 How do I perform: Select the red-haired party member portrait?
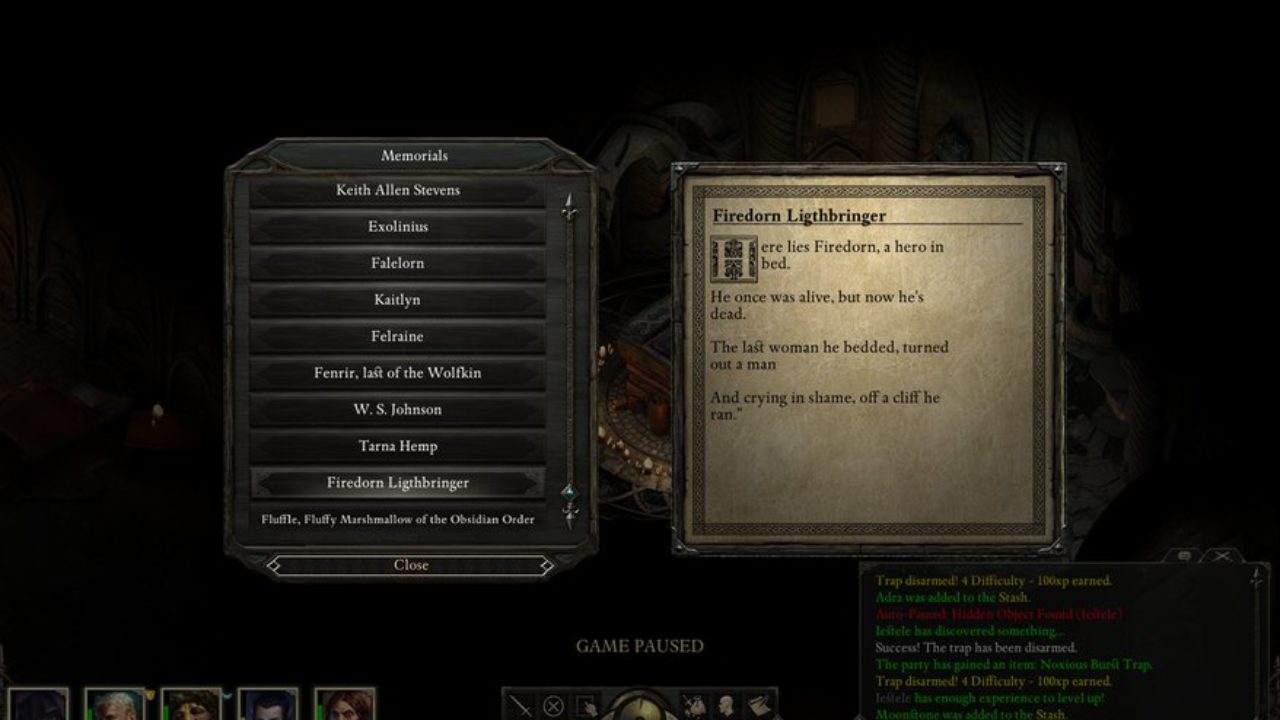[x=345, y=704]
